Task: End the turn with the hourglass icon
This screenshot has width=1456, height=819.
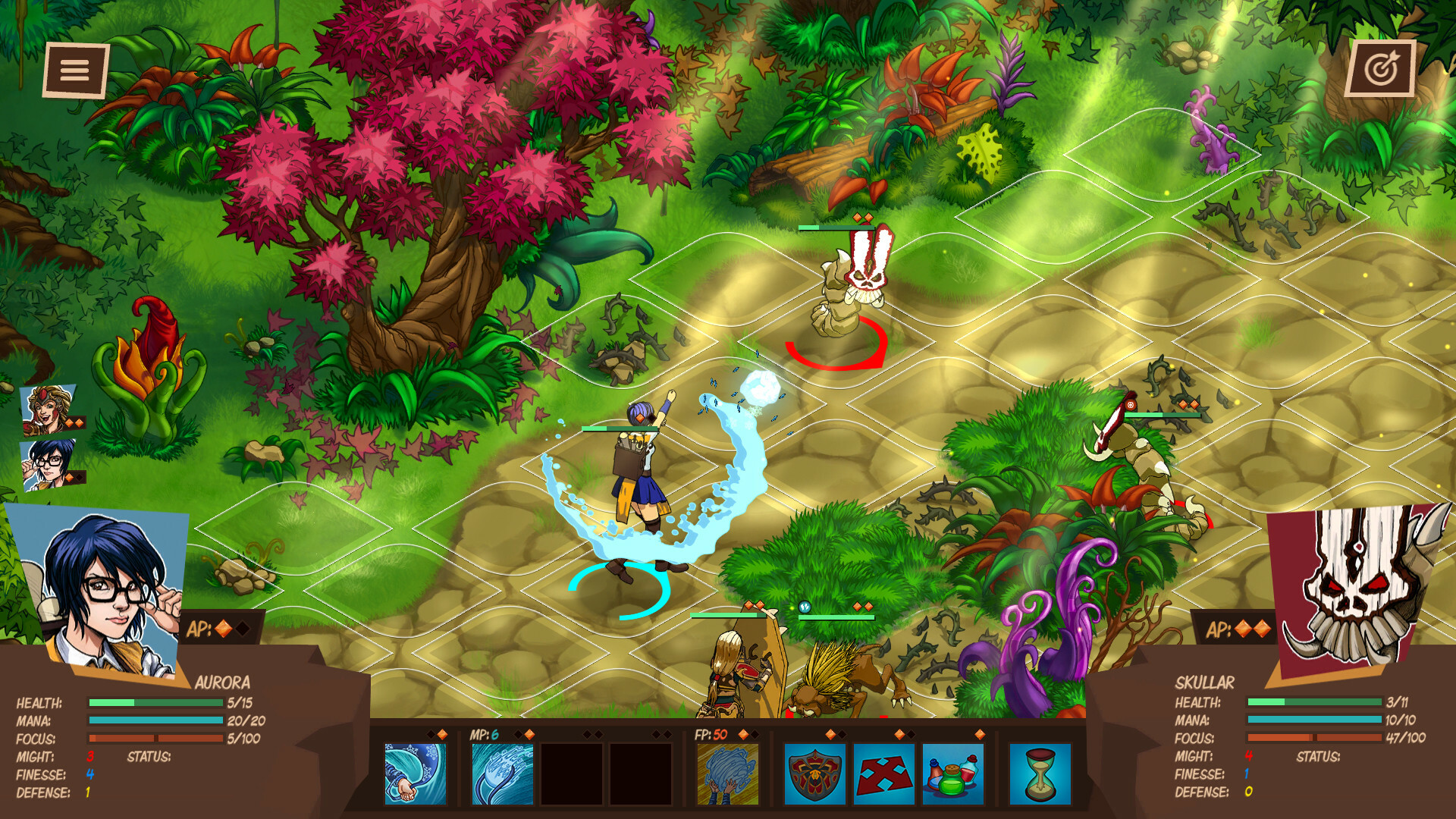Action: 1040,773
